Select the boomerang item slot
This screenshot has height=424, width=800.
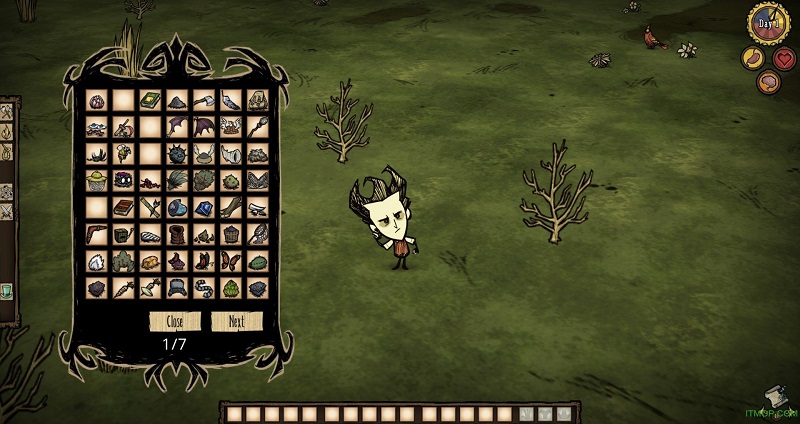click(96, 235)
